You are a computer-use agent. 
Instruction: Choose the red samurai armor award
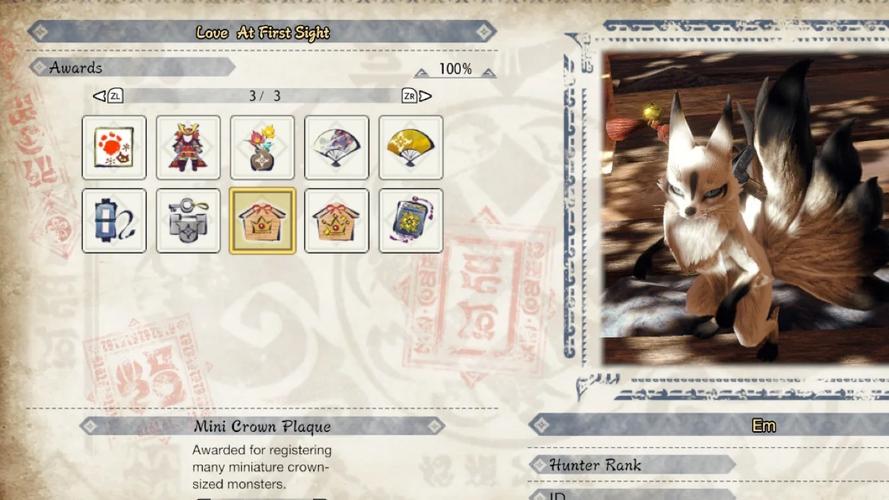coord(188,148)
